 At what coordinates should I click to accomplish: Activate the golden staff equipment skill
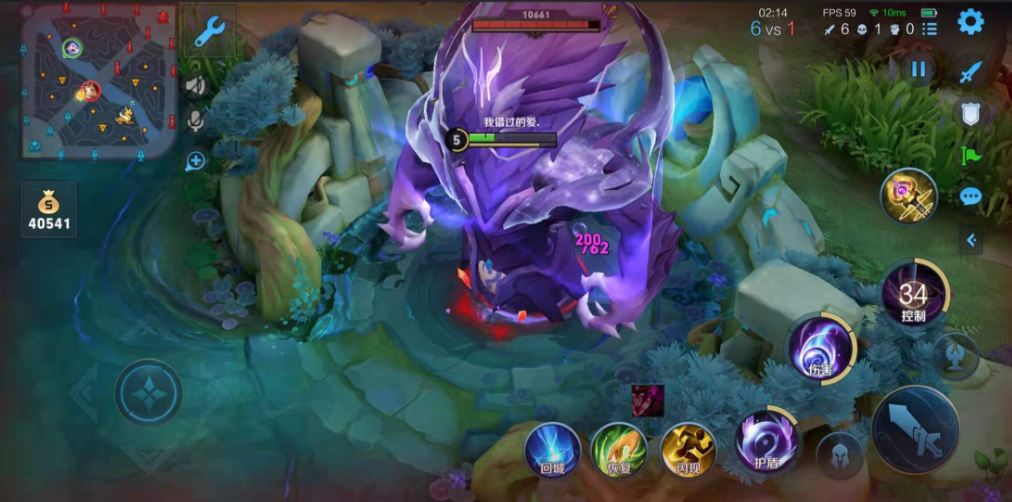pos(908,195)
